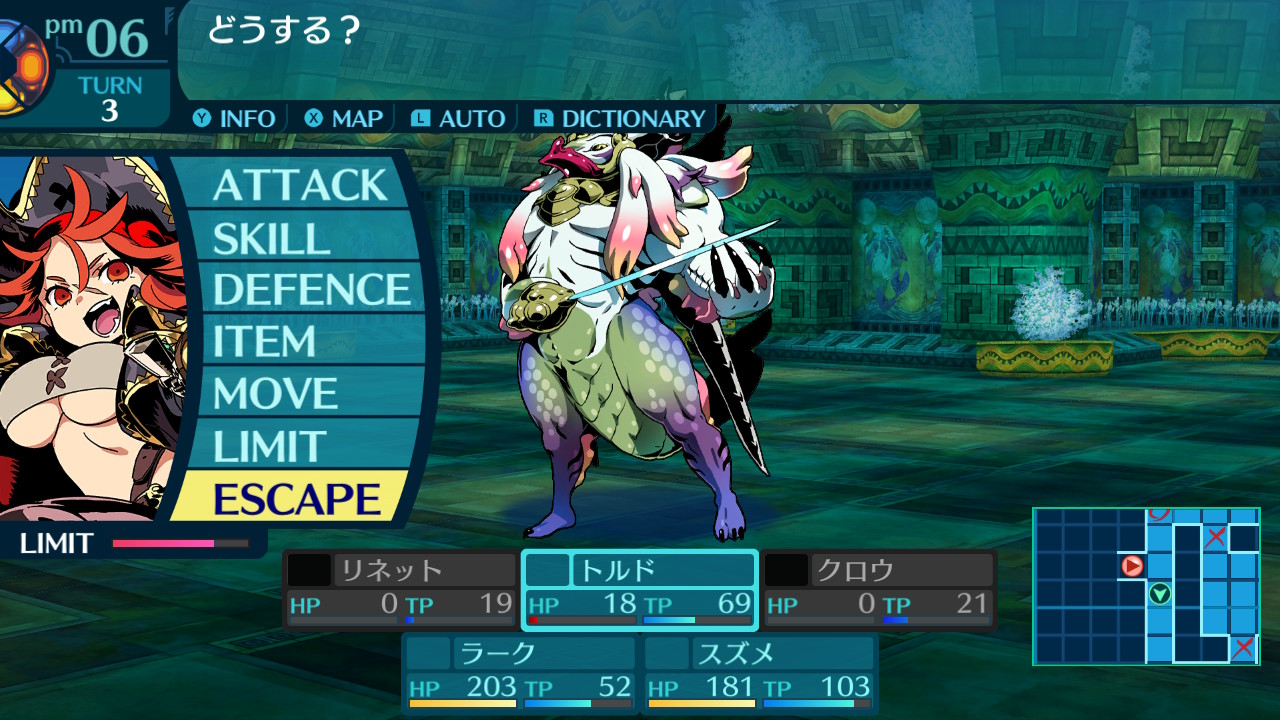
Task: Open the INFO option in the top bar
Action: pos(235,119)
